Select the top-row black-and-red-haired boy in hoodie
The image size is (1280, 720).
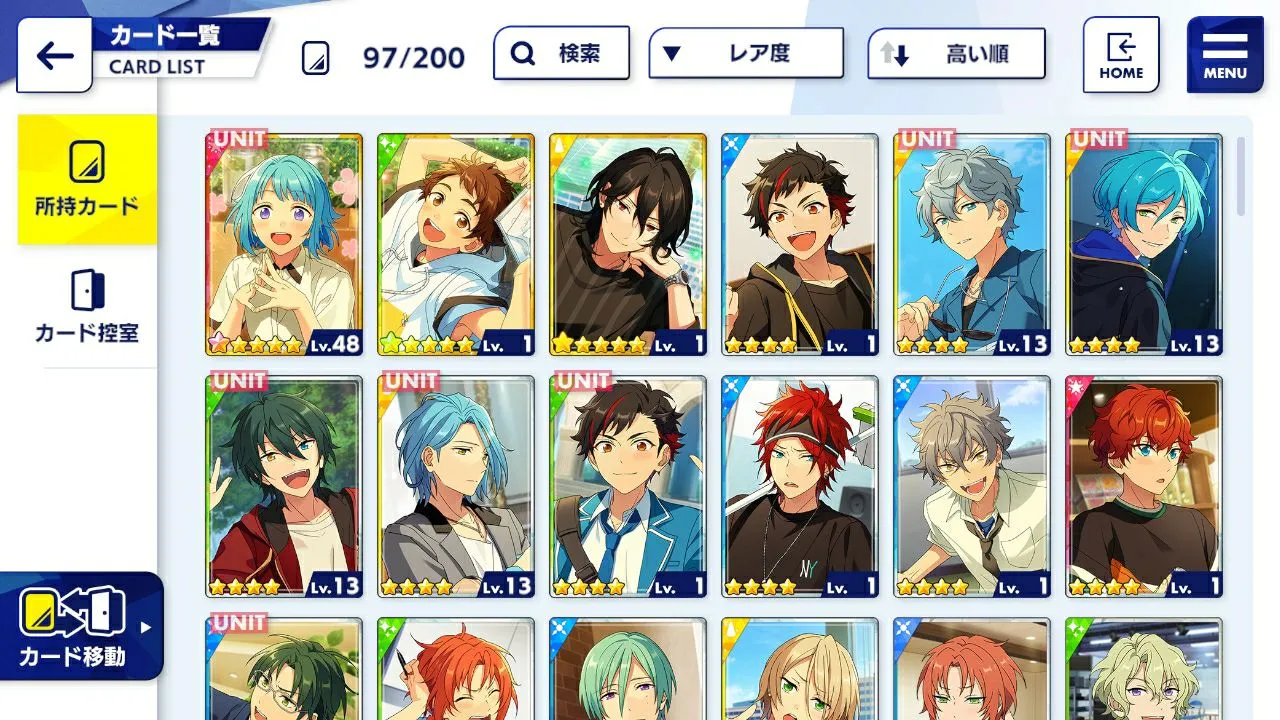tap(800, 244)
